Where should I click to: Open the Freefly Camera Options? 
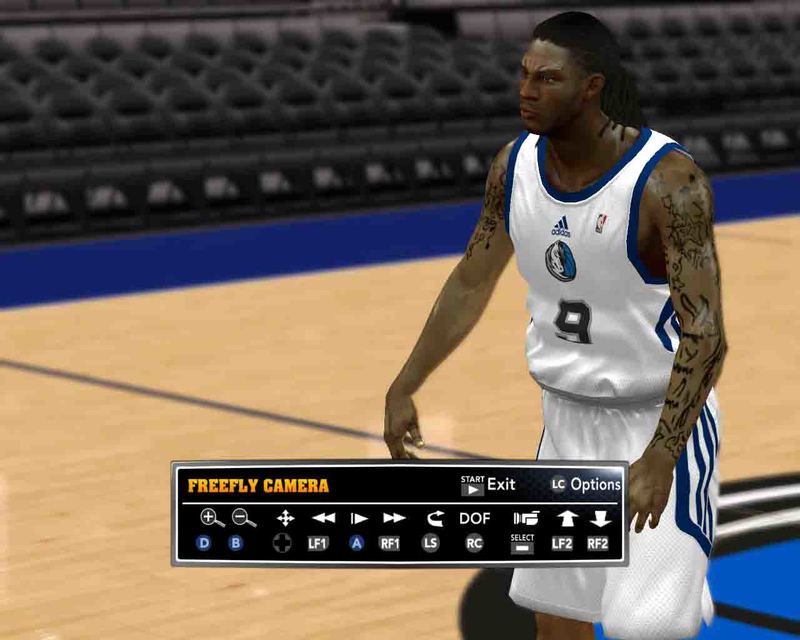[x=585, y=485]
